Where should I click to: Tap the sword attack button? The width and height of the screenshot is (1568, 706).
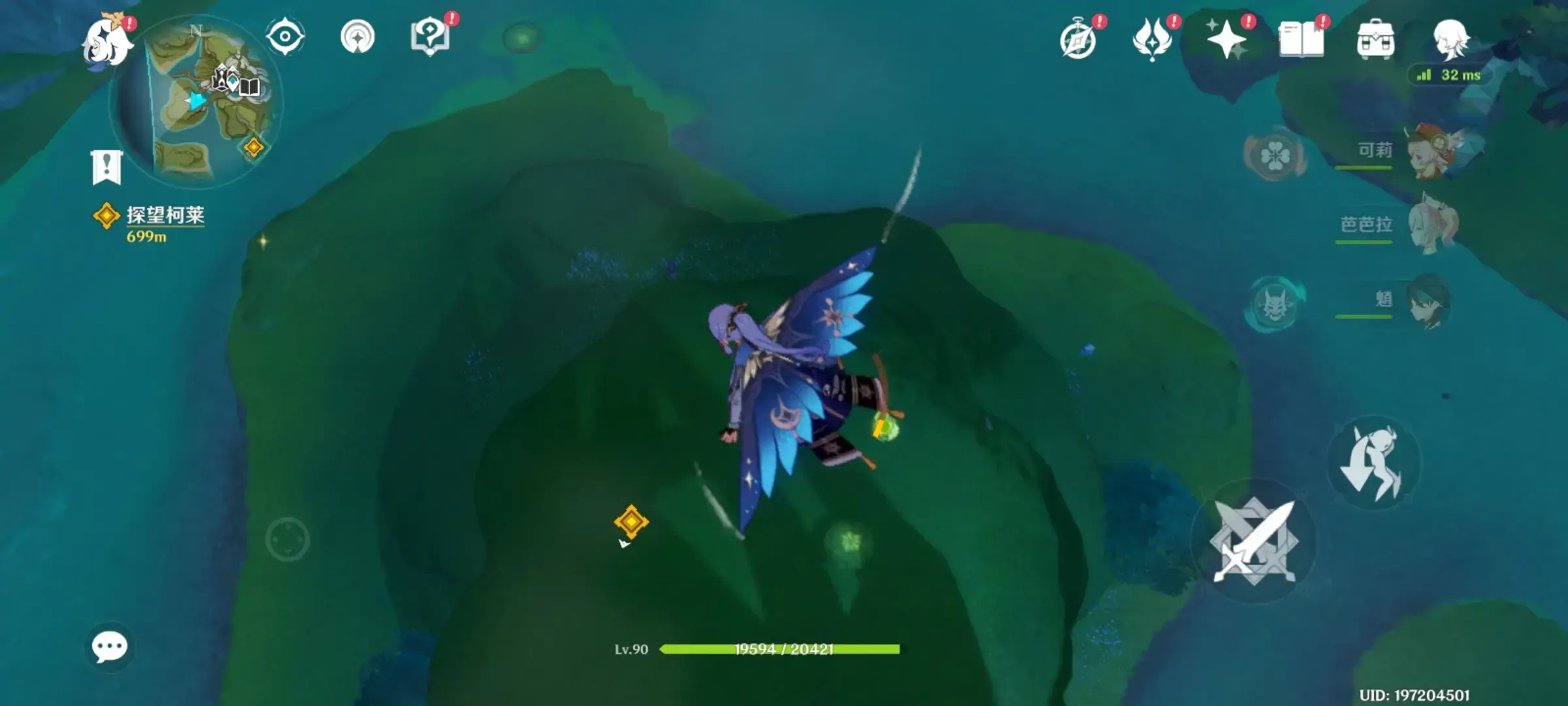tap(1253, 541)
